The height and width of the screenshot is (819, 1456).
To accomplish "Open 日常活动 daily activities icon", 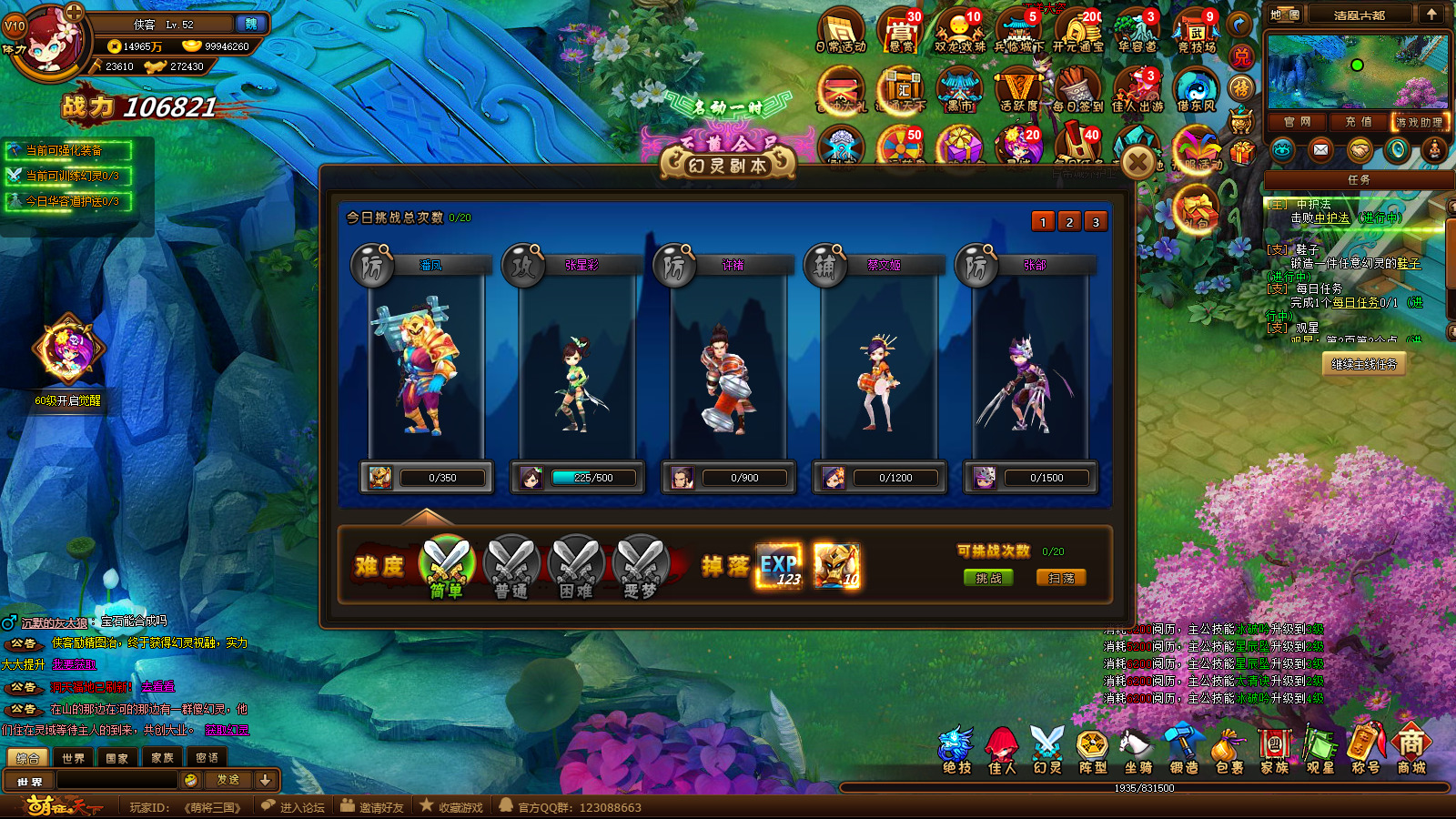I will [x=840, y=32].
